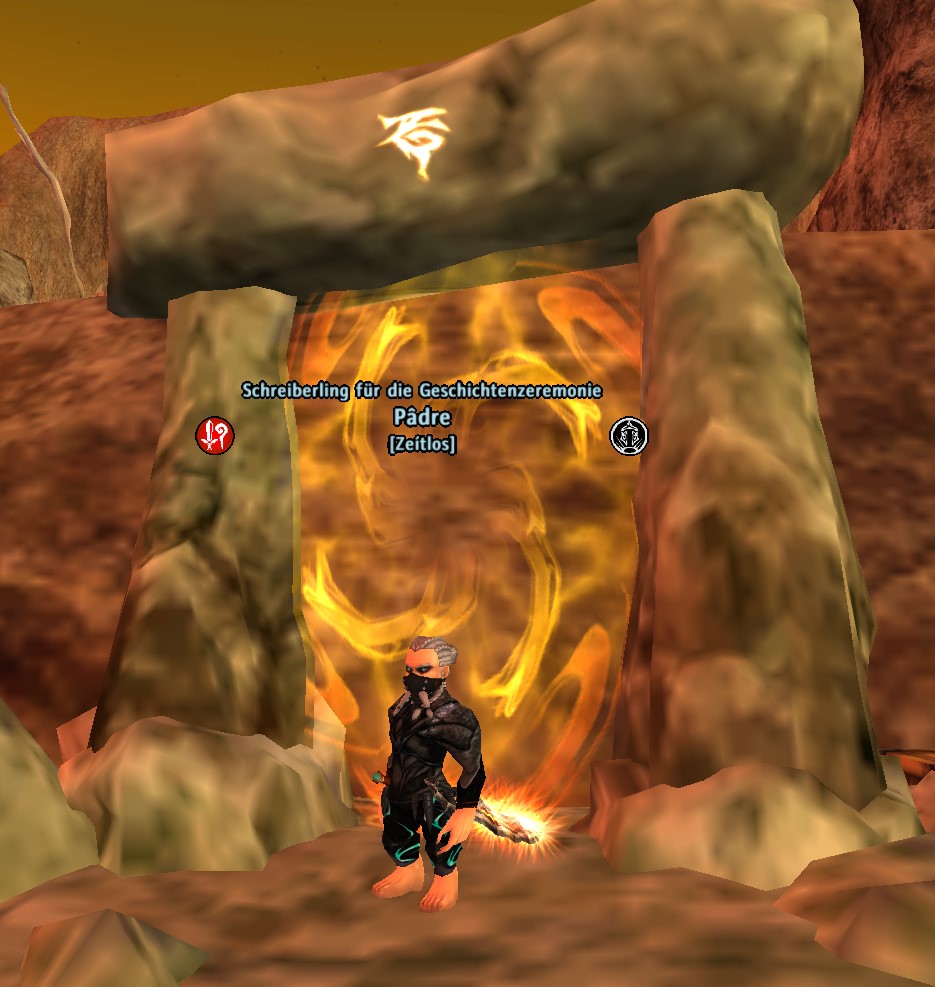
Task: Click the red sword-and-staff class icon
Action: click(214, 434)
